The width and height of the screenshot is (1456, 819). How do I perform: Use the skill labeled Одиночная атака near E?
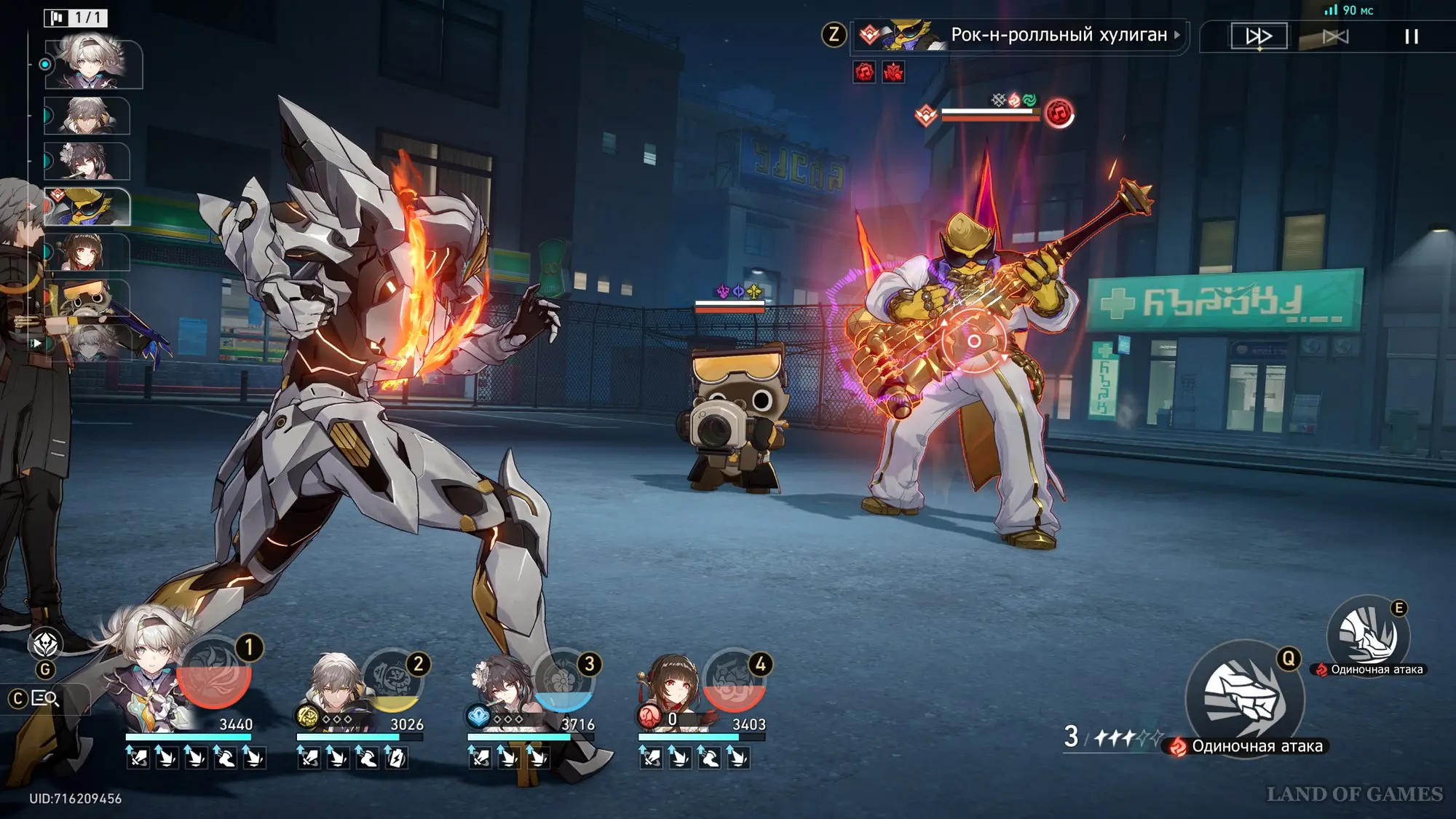point(1368,636)
